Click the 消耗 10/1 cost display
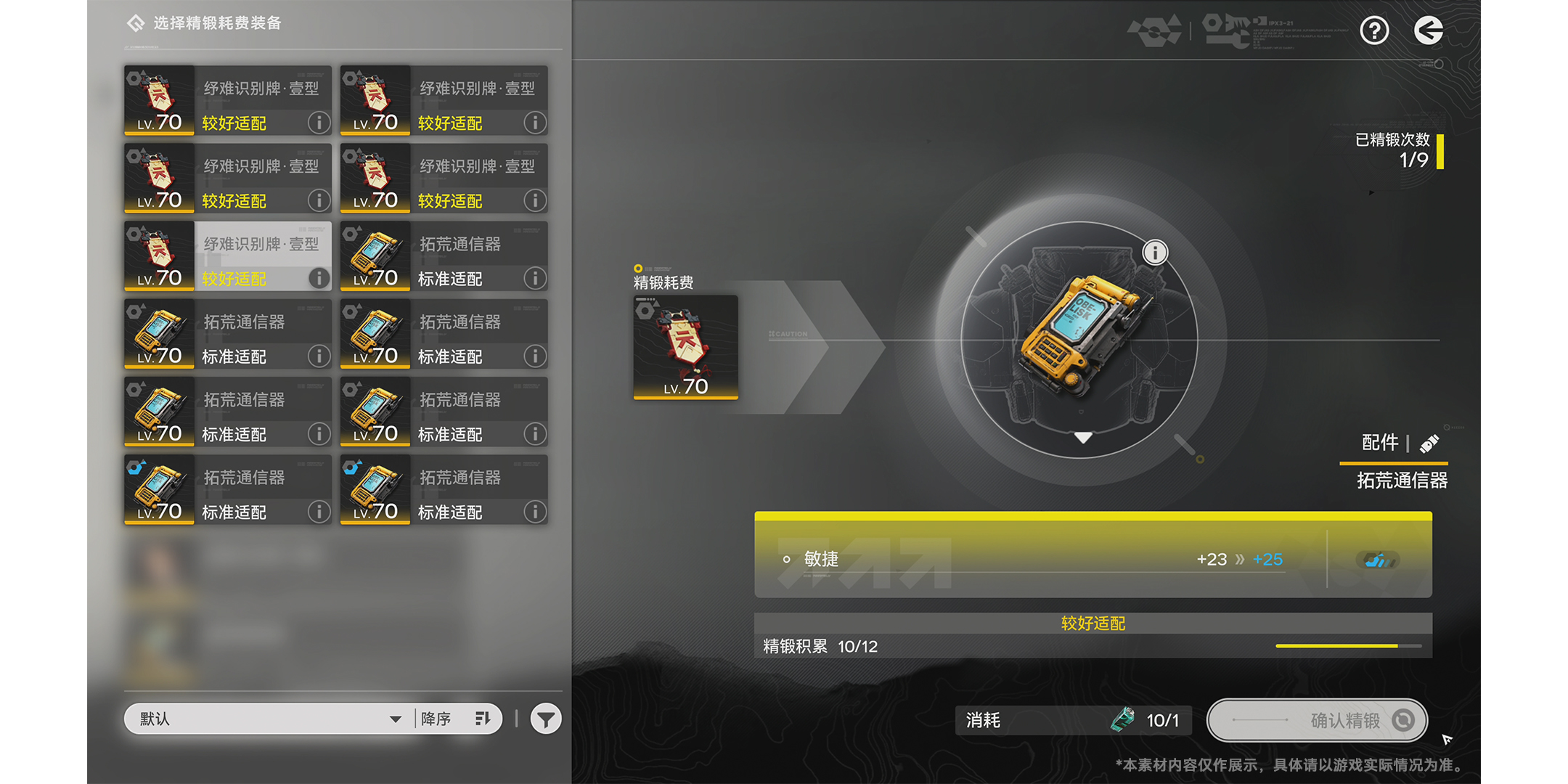Image resolution: width=1568 pixels, height=784 pixels. (1073, 720)
